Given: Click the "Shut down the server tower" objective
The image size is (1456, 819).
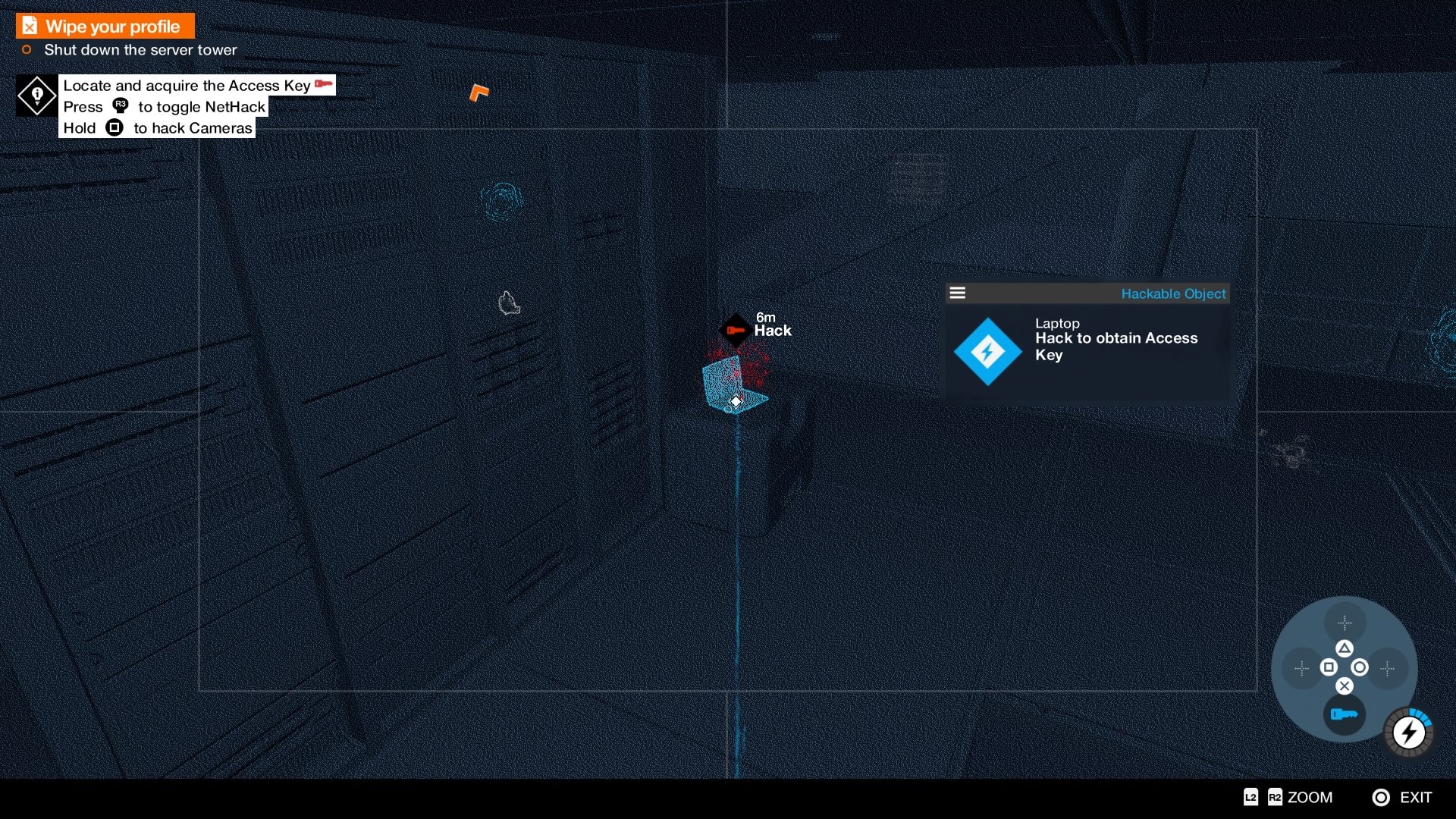Looking at the screenshot, I should pyautogui.click(x=140, y=50).
